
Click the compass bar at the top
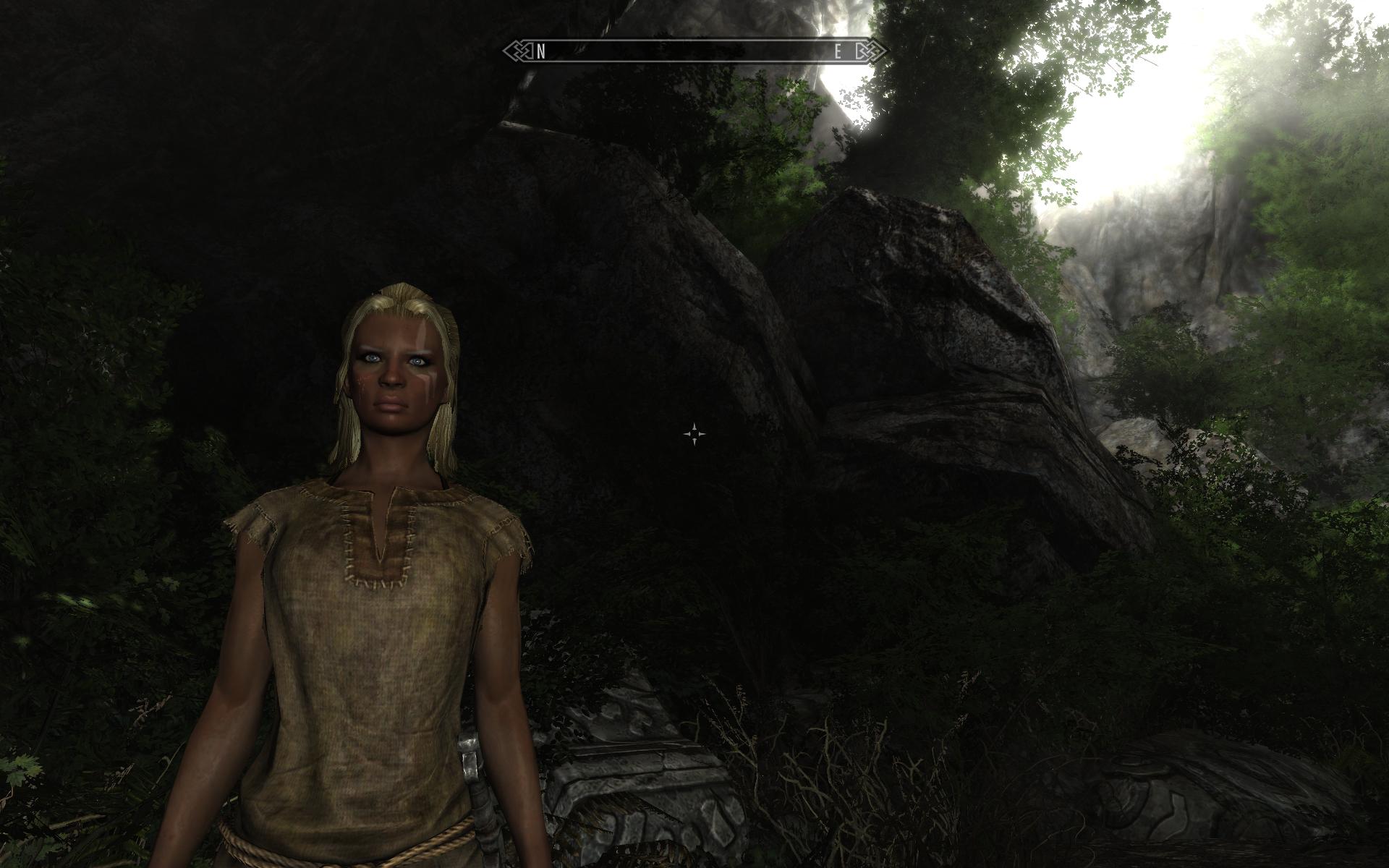click(694, 51)
